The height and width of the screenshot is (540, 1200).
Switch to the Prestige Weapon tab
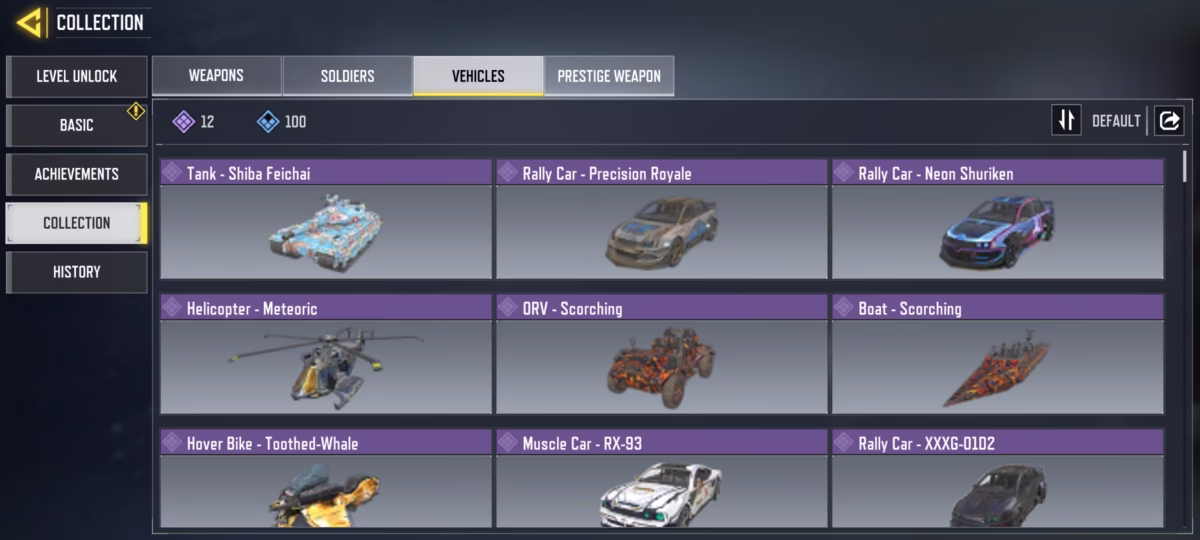tap(609, 76)
